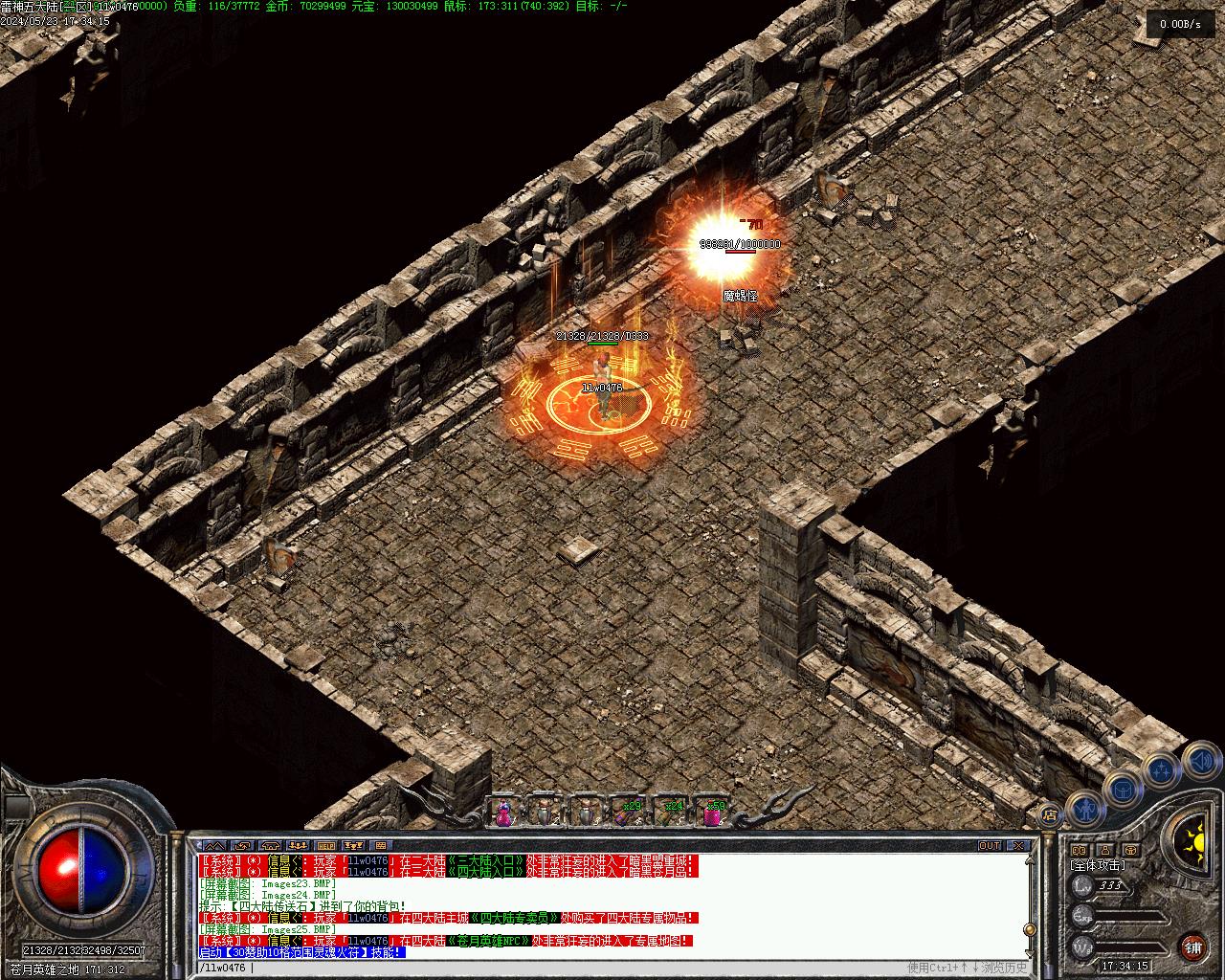
Task: Click the HELP button above the chat
Action: coord(326,846)
